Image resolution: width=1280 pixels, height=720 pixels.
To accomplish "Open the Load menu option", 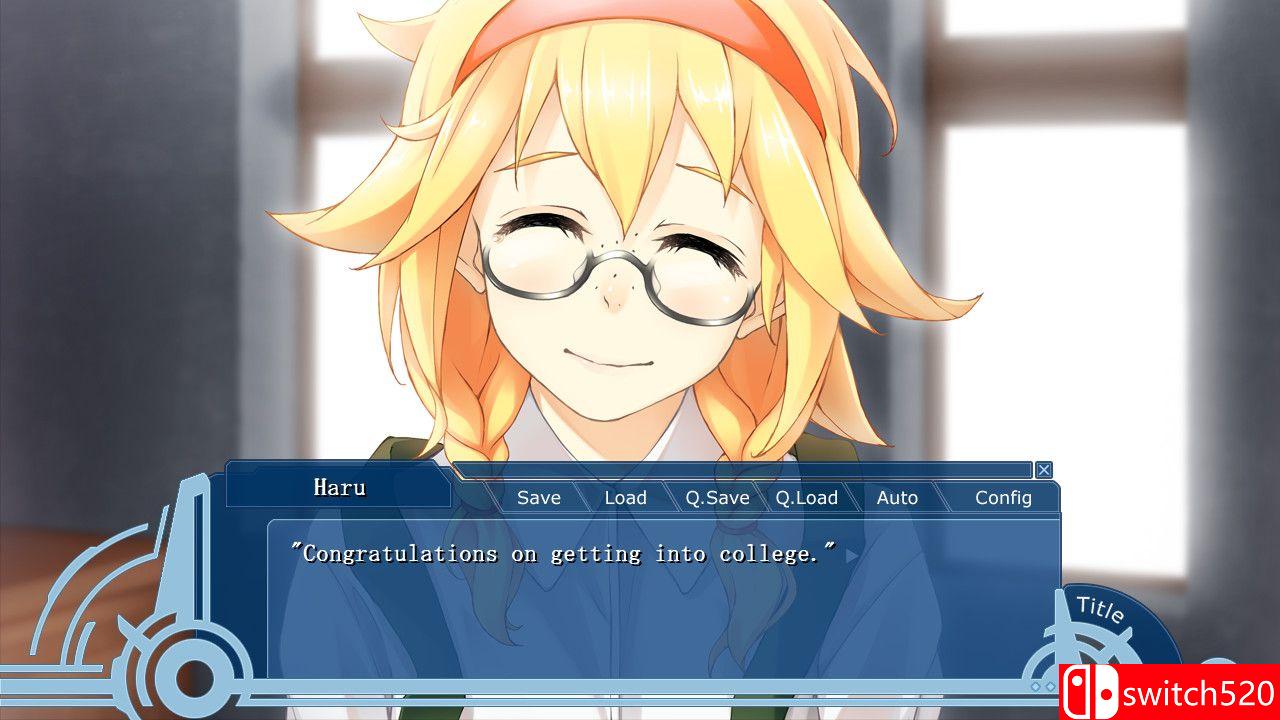I will click(626, 497).
